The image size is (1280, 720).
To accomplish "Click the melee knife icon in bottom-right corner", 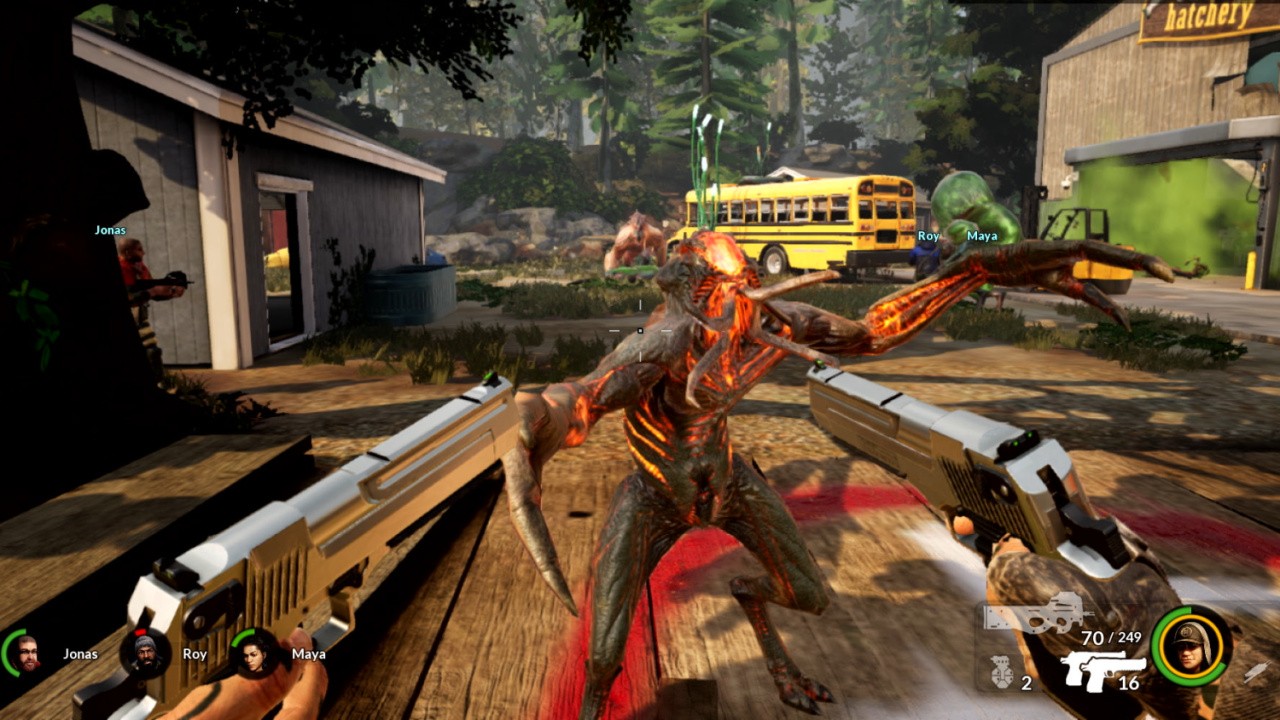I will (1256, 672).
